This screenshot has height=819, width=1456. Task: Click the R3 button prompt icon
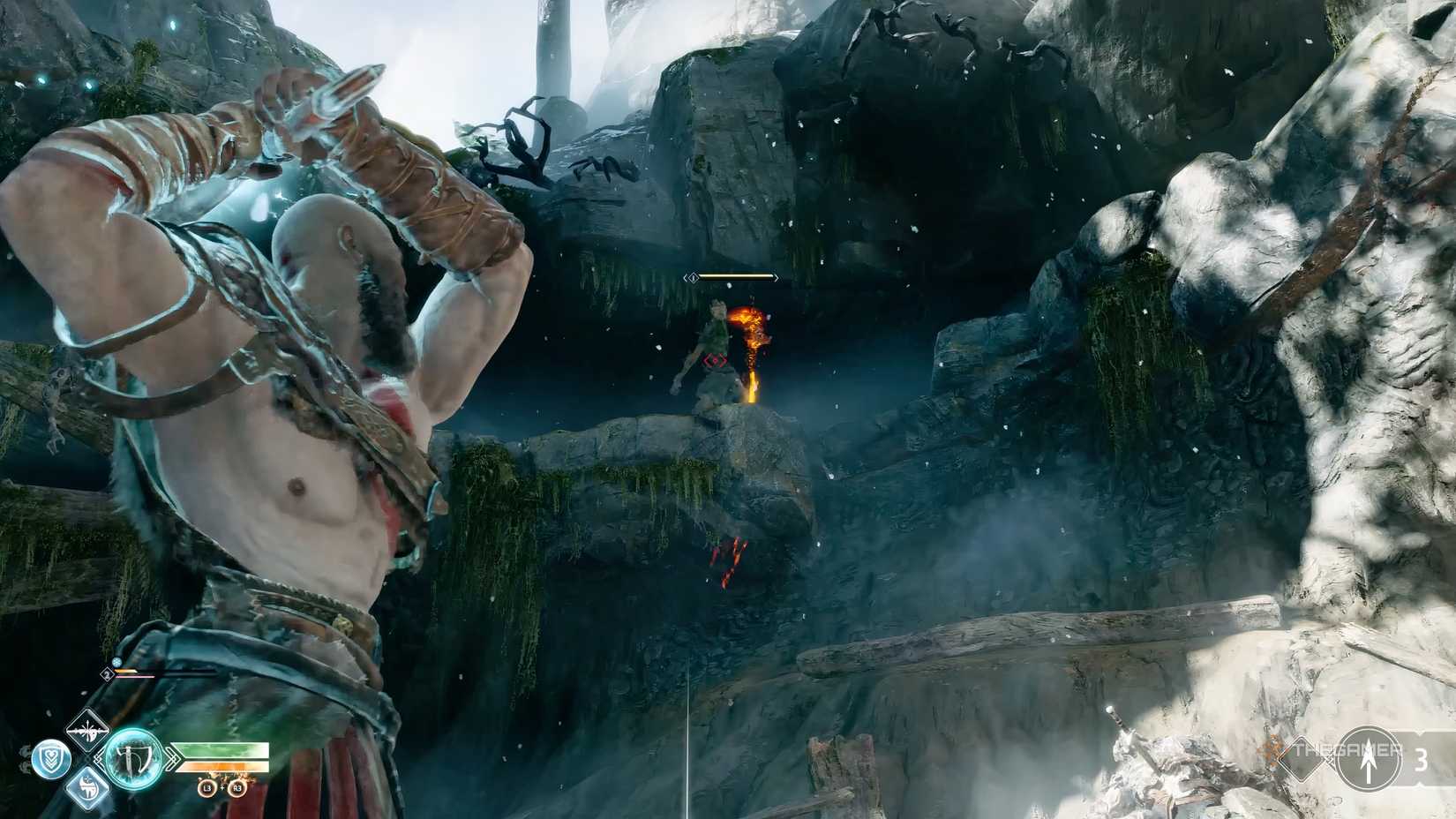[x=236, y=789]
